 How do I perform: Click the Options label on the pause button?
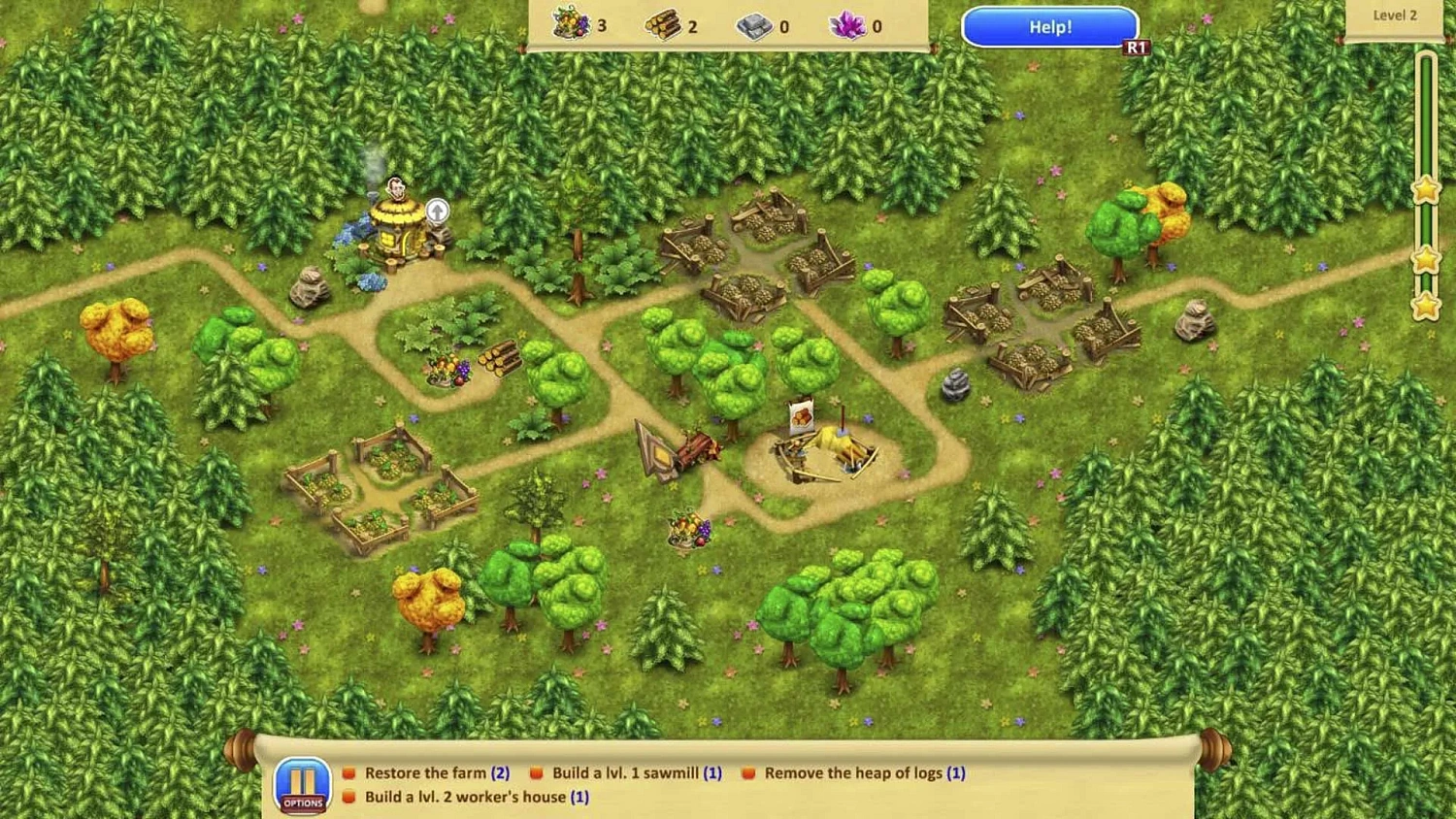click(302, 803)
